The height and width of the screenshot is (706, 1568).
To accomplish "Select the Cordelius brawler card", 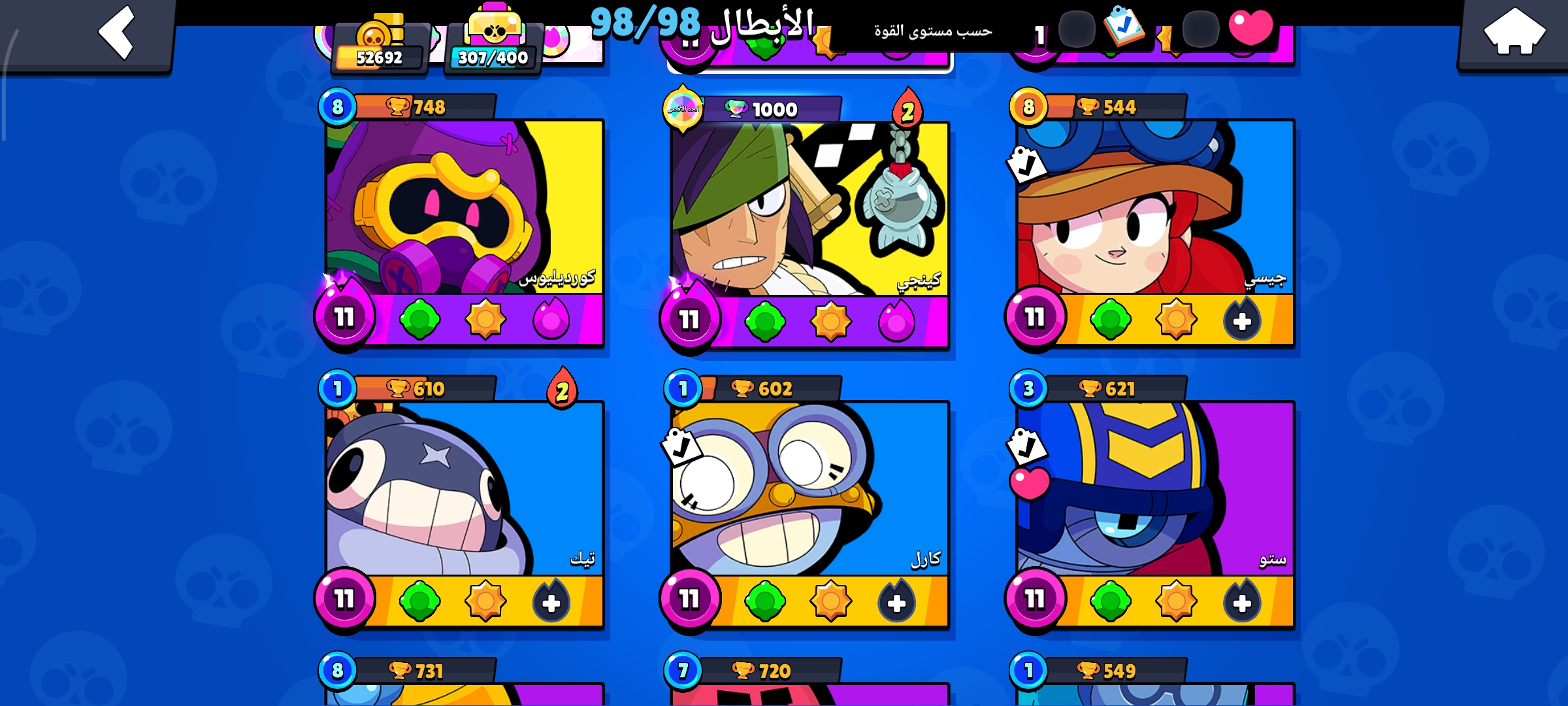I will (x=464, y=209).
